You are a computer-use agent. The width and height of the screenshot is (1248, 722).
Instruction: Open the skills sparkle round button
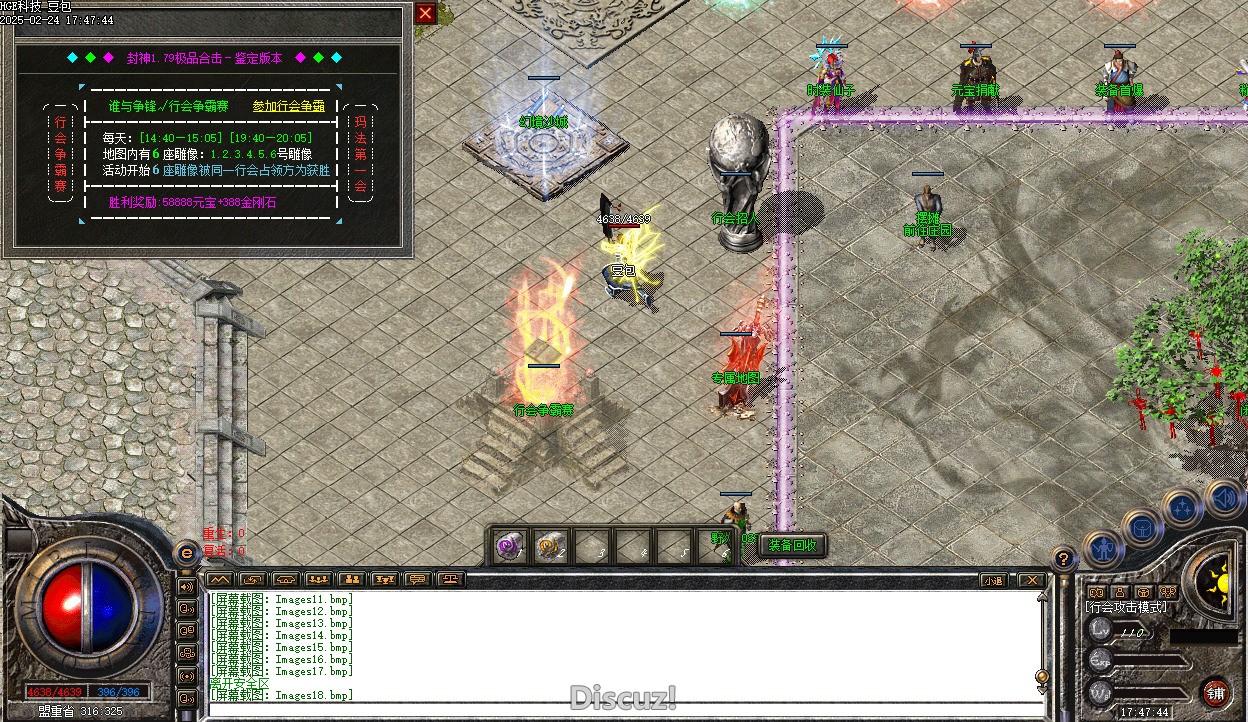[1182, 507]
